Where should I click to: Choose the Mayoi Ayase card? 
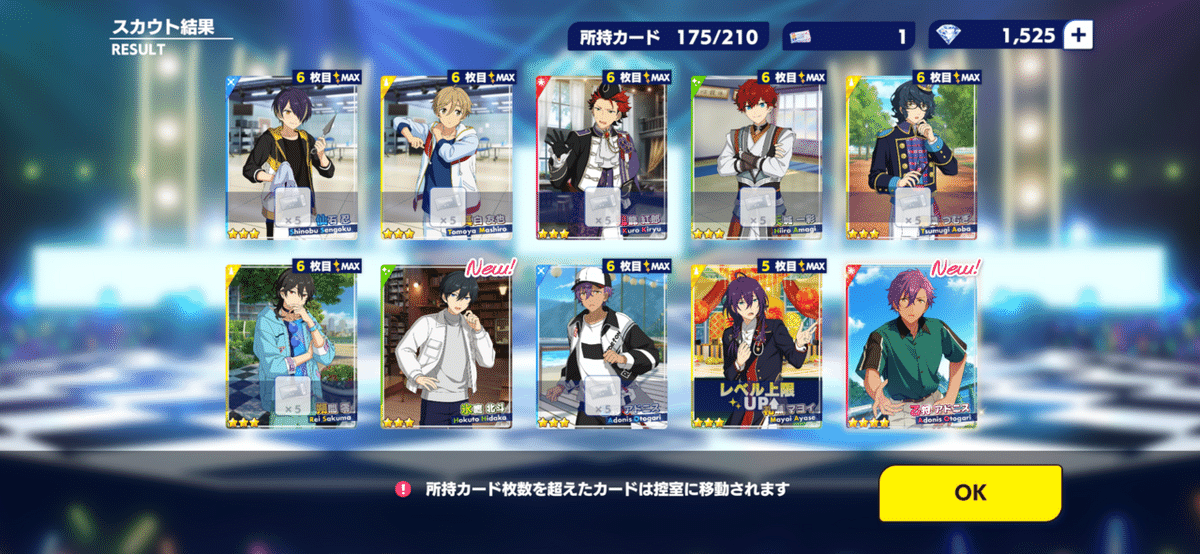pos(756,346)
